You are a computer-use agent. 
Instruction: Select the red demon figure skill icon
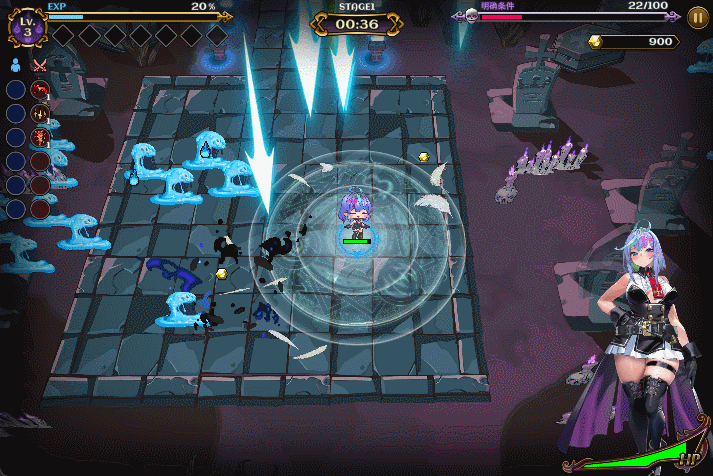click(x=40, y=137)
